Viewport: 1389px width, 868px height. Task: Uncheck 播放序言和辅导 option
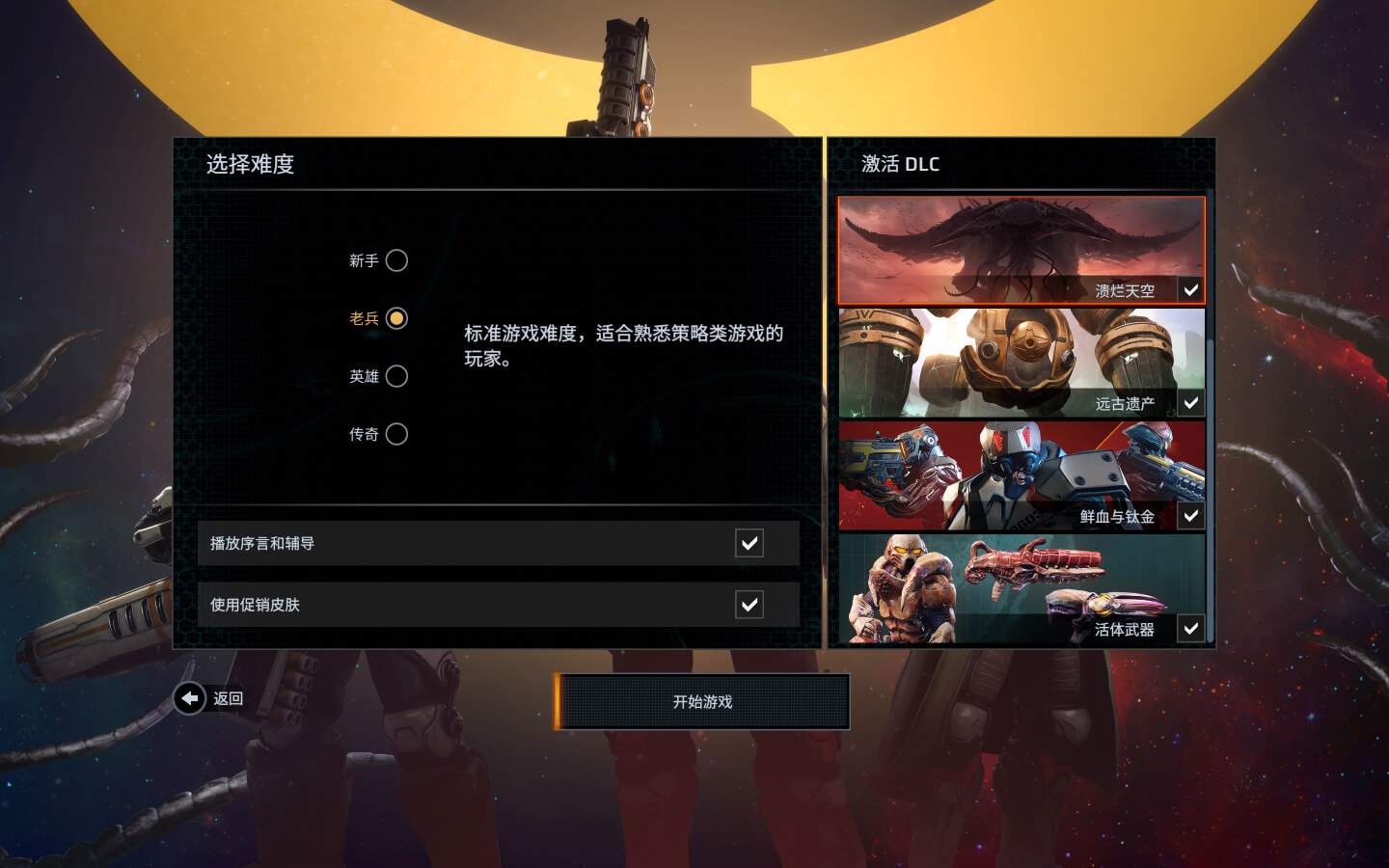tap(749, 543)
